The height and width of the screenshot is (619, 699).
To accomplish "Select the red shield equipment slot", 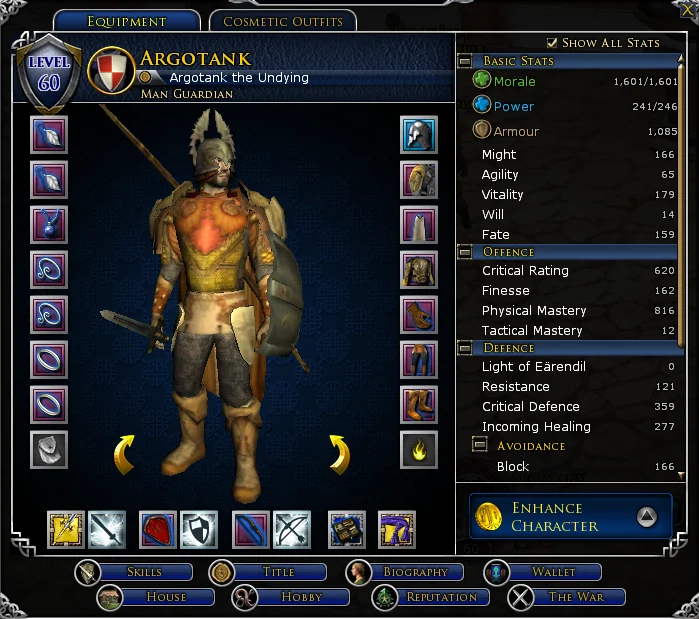I will click(x=157, y=529).
